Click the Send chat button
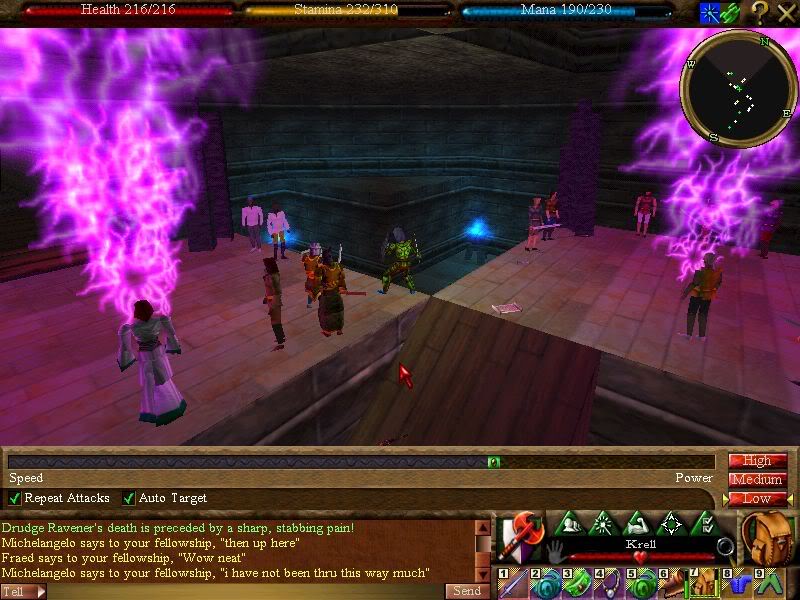Screen dimensions: 800x600 tap(467, 591)
